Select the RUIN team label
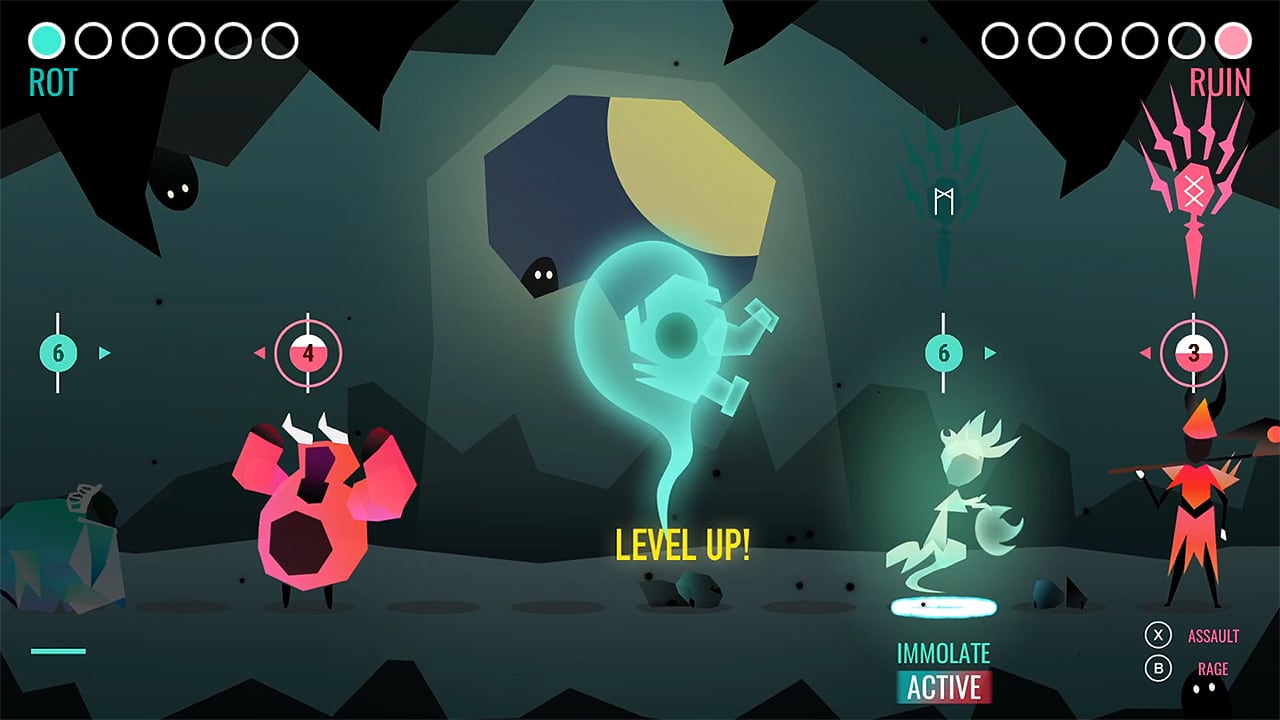This screenshot has height=720, width=1280. [1222, 80]
